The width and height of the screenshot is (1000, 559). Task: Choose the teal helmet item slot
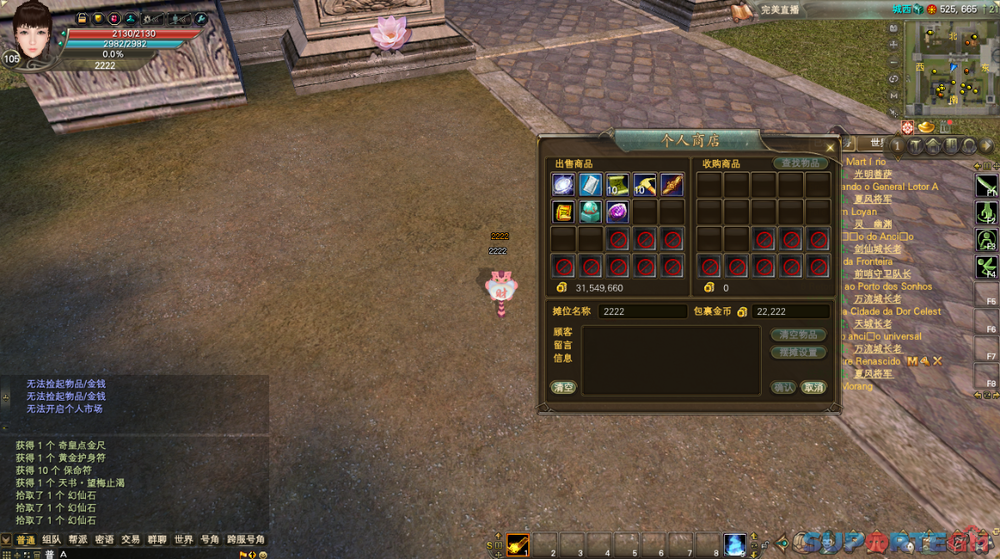click(x=590, y=212)
